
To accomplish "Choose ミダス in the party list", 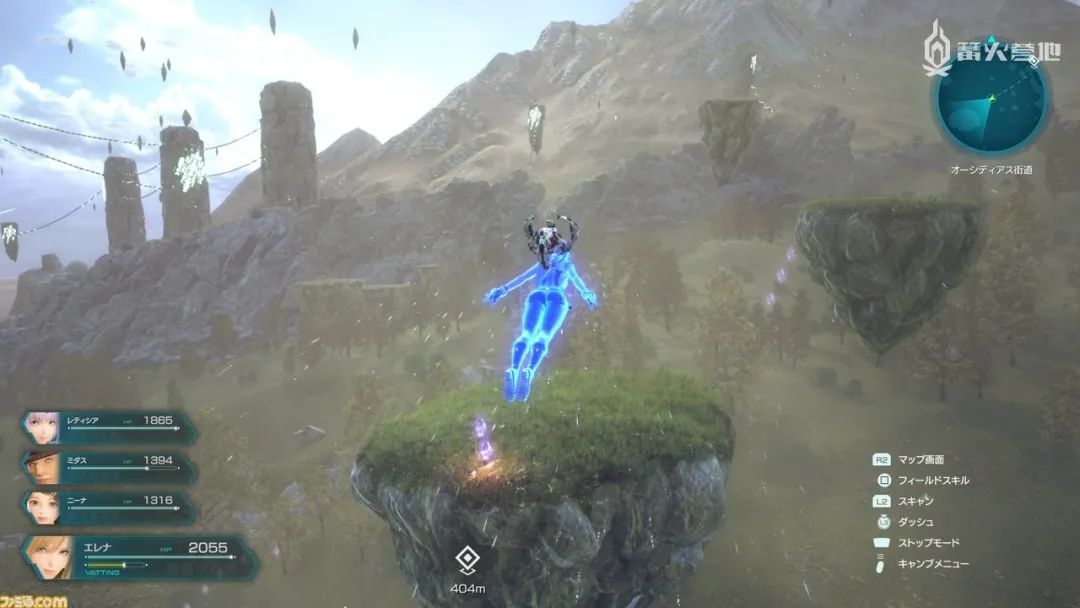I will pos(108,466).
